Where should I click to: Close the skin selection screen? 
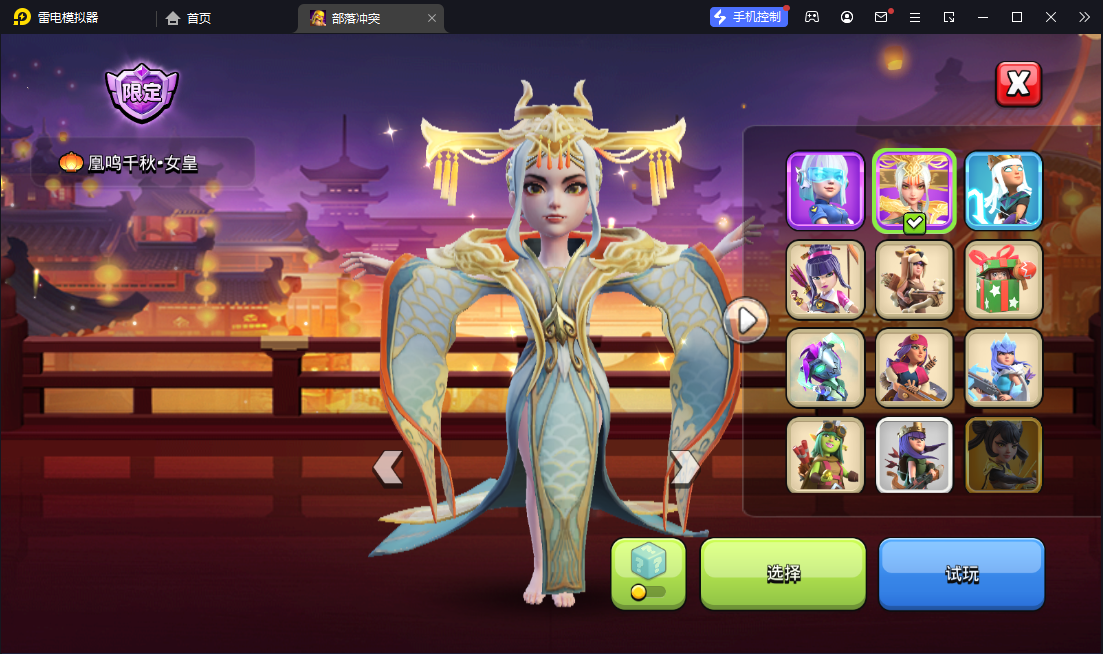[x=1018, y=84]
